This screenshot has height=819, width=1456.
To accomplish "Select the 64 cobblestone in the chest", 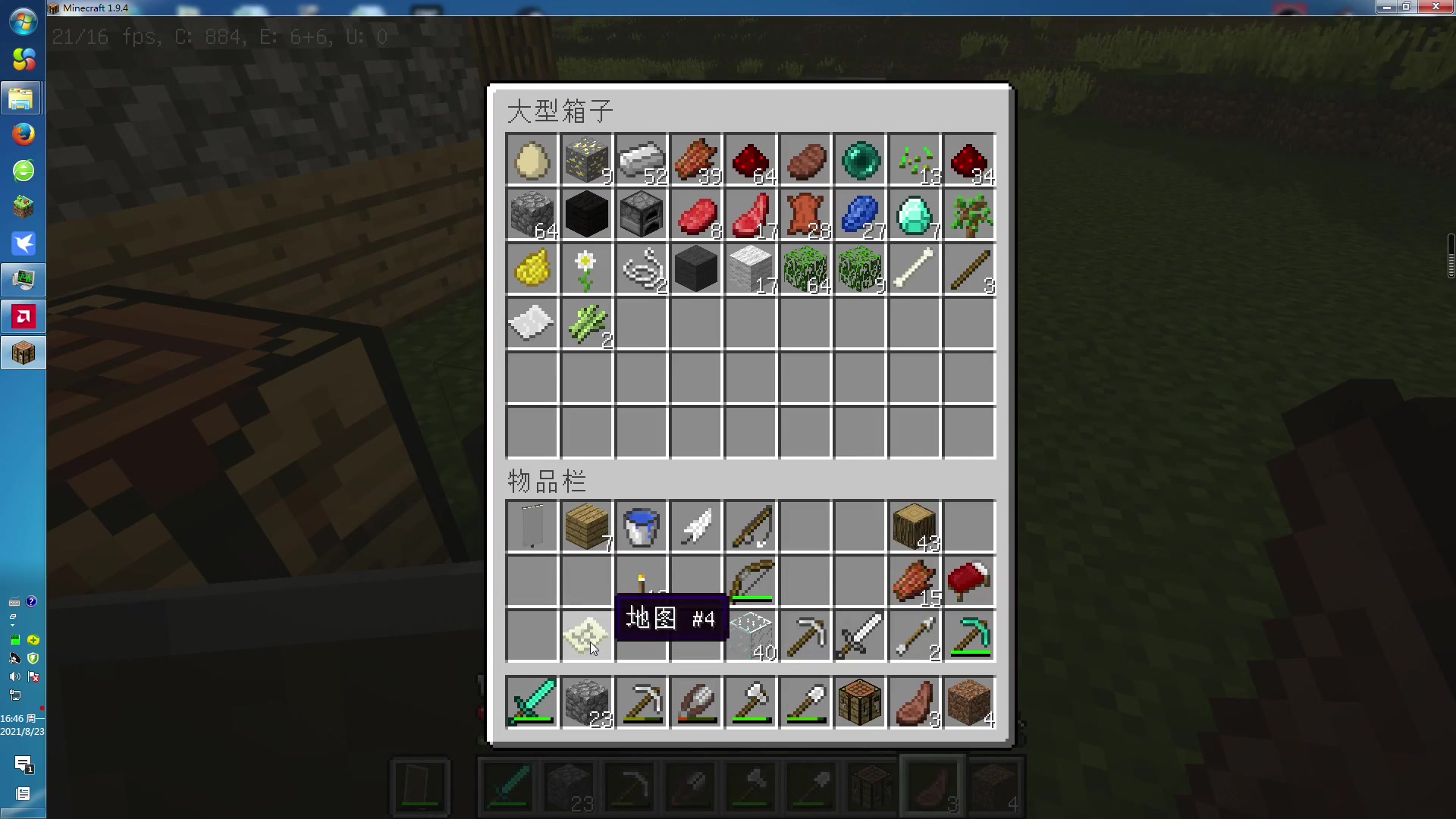I will (x=531, y=215).
